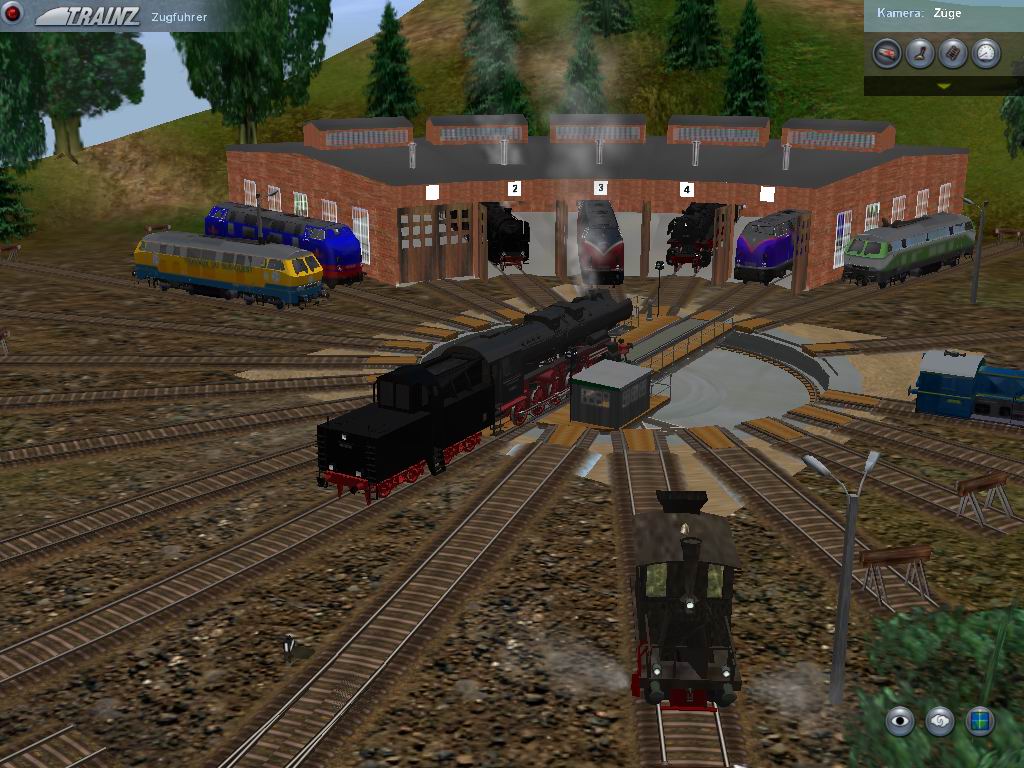Toggle the eye view button
Image resolution: width=1024 pixels, height=768 pixels.
coord(900,720)
